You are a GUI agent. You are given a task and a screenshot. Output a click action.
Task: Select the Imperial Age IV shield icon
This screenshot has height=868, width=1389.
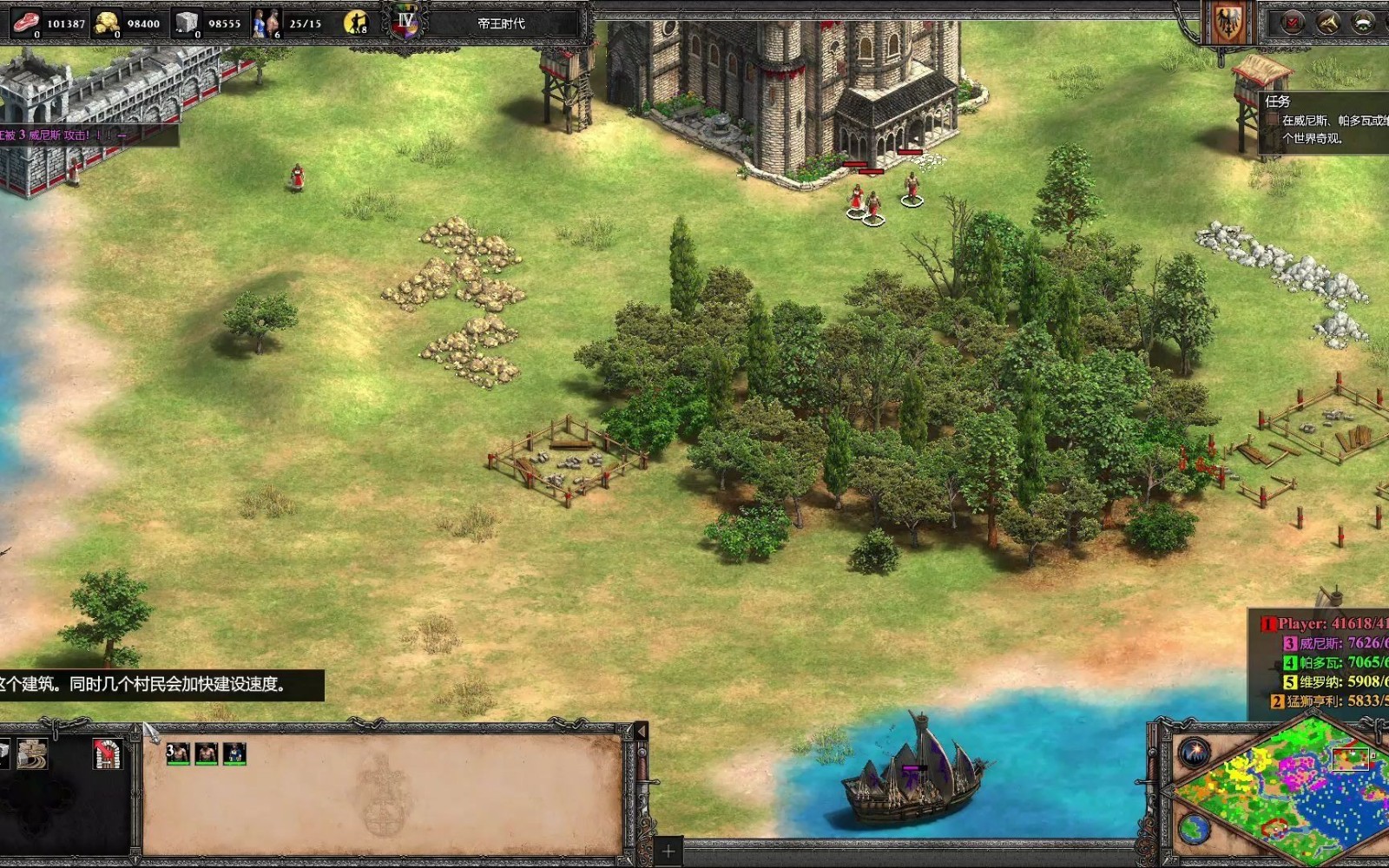click(405, 23)
